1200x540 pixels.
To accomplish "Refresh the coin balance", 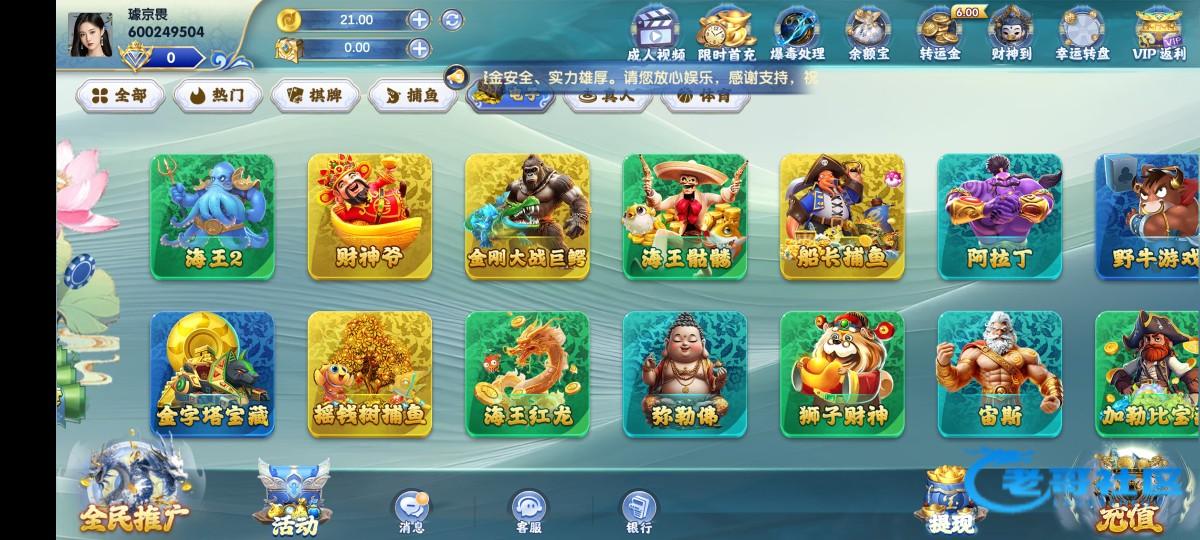I will click(452, 19).
